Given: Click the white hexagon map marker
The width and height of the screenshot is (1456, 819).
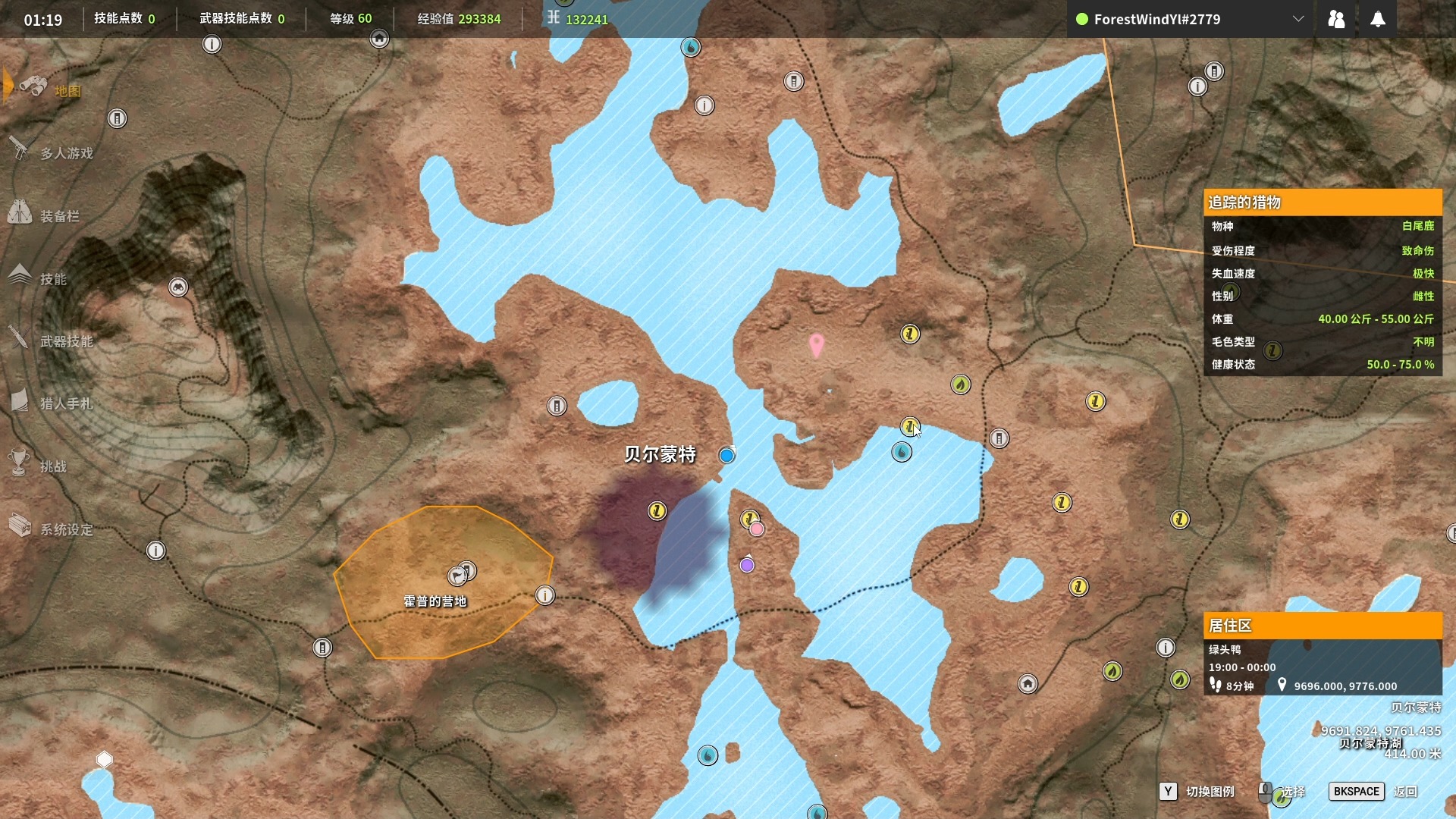Looking at the screenshot, I should click(105, 759).
